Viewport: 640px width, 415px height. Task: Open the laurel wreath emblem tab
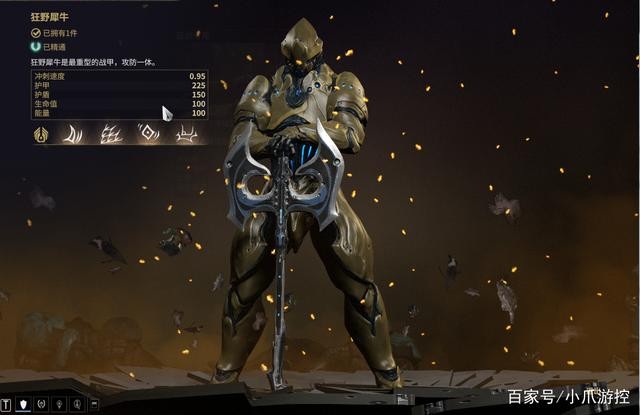[x=42, y=404]
